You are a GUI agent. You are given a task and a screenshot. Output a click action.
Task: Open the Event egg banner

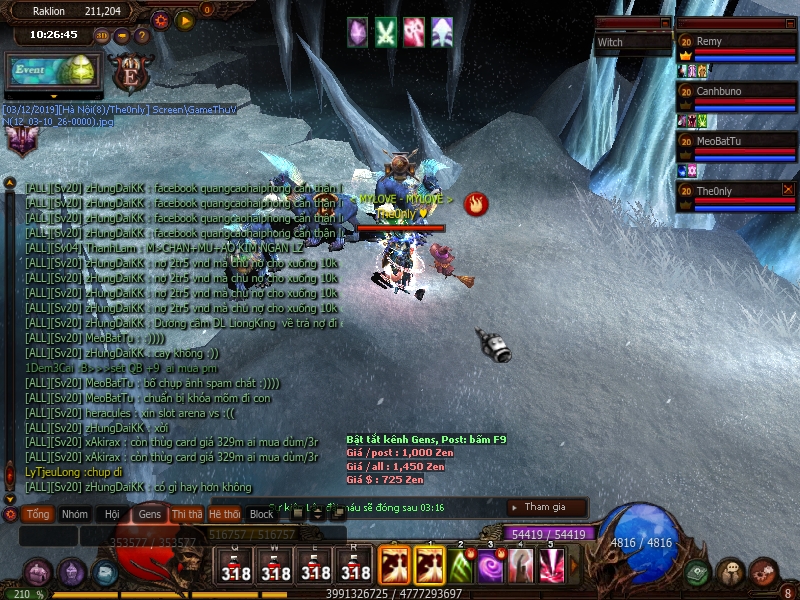click(x=50, y=71)
